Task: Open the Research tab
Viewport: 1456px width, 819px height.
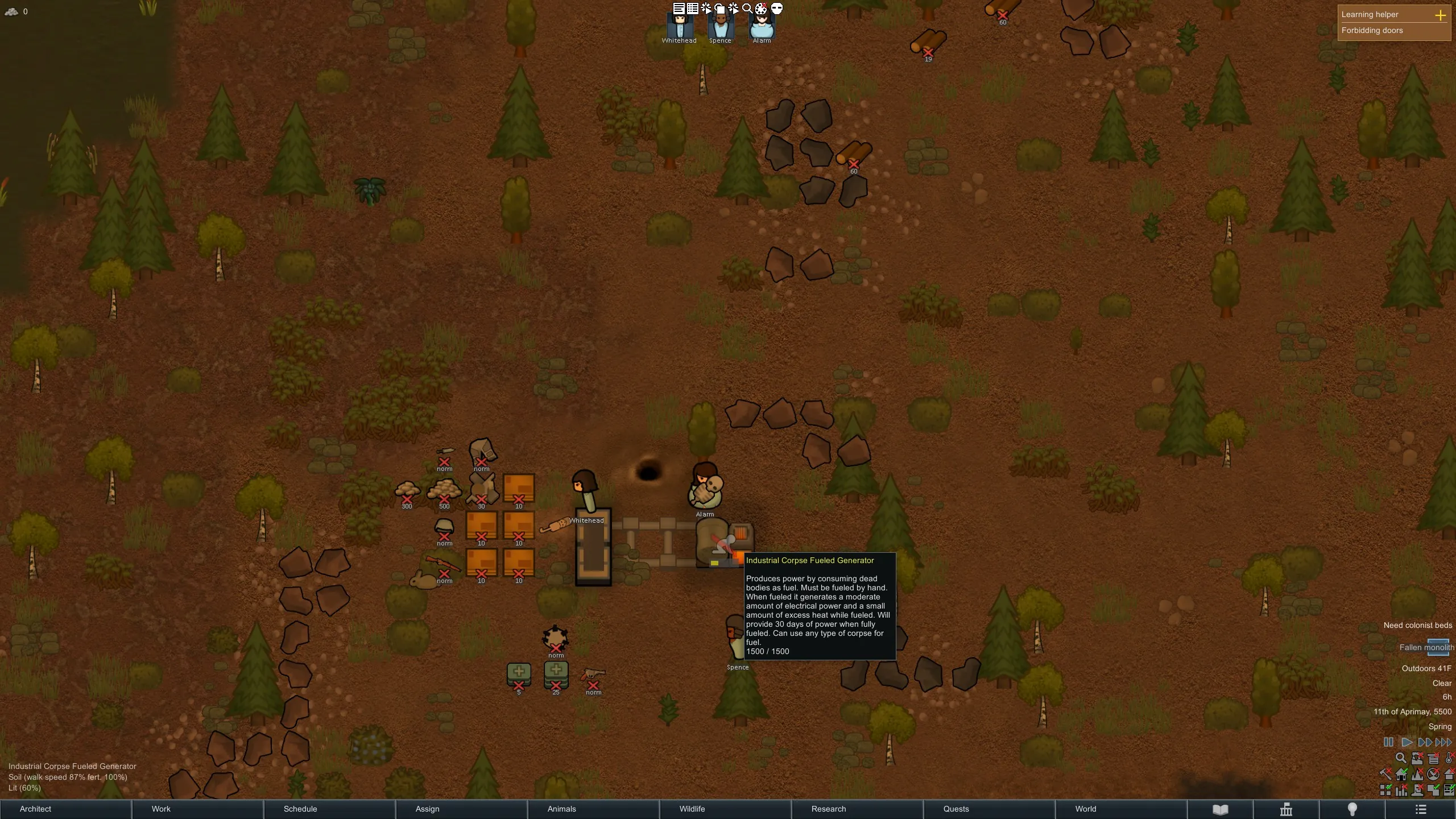Action: click(857, 809)
